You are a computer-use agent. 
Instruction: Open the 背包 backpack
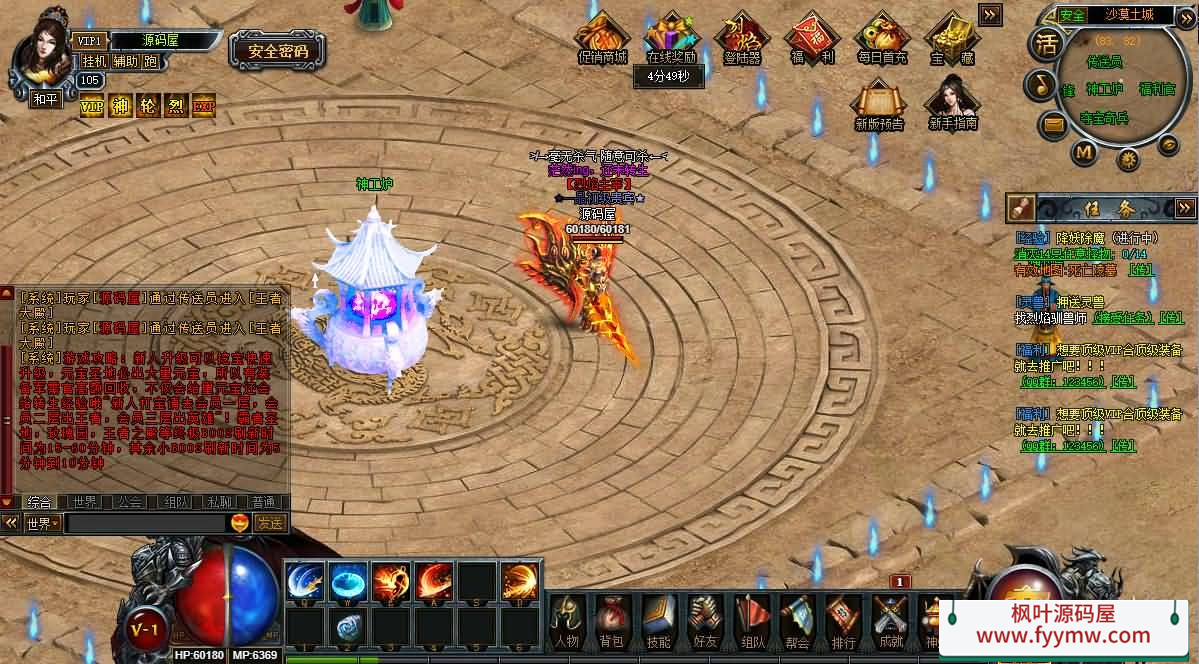(611, 619)
